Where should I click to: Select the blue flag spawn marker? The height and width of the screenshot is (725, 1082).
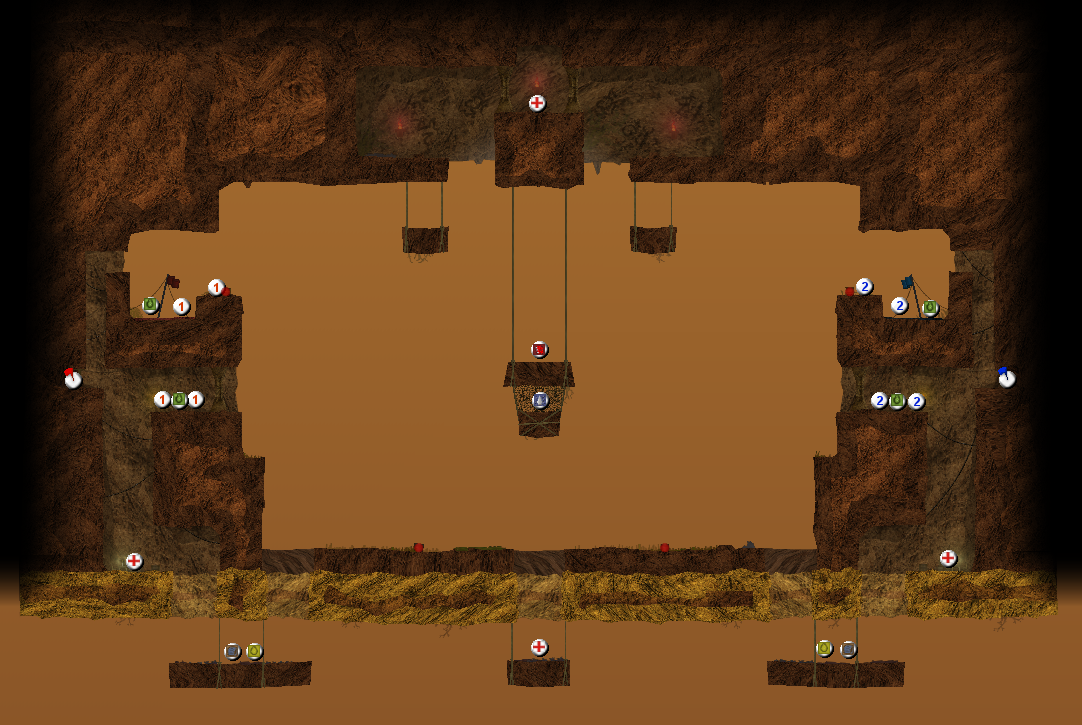[1006, 378]
